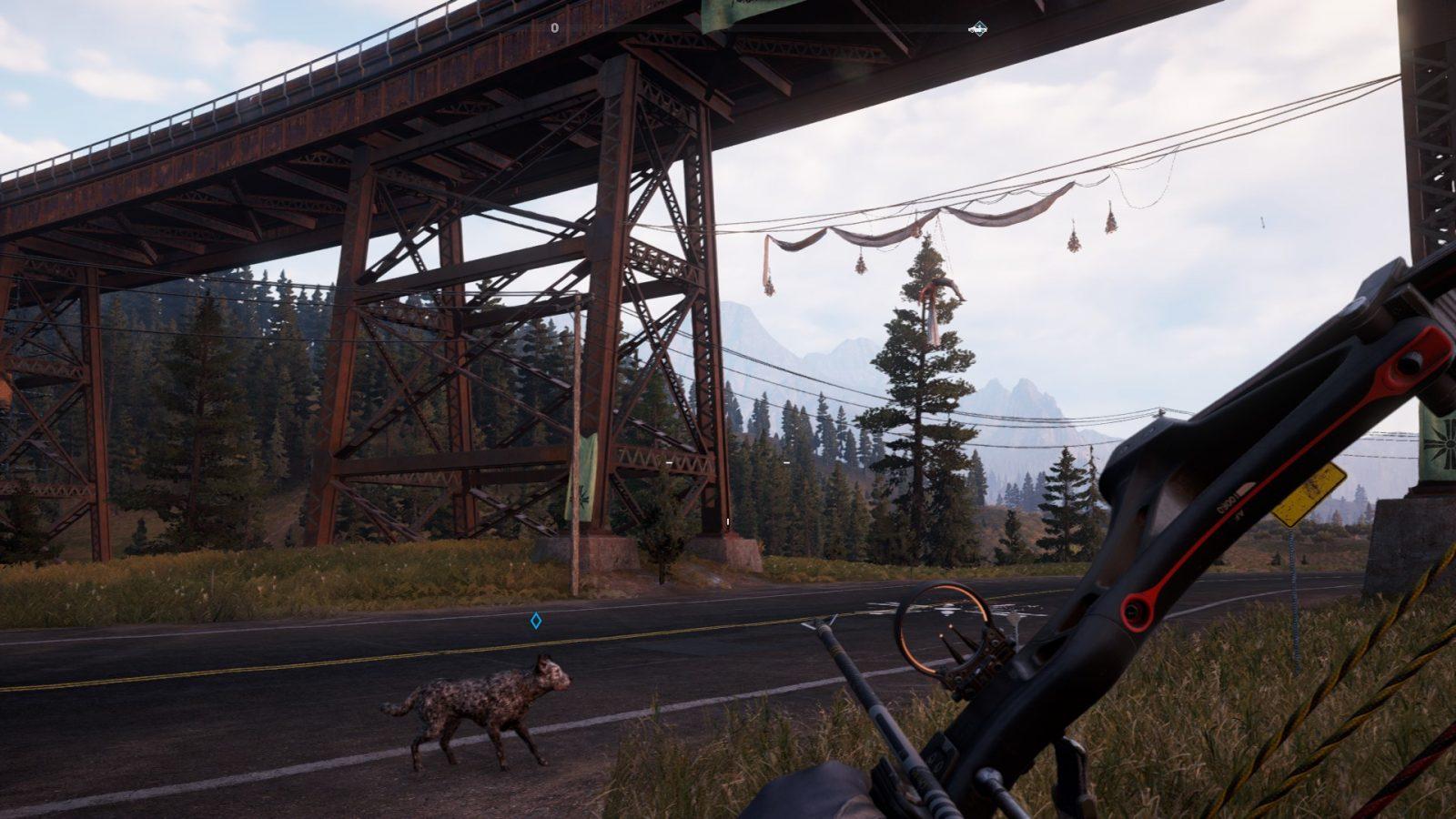Click the vehicle marker on the compass bar
This screenshot has height=819, width=1456.
coord(977,29)
